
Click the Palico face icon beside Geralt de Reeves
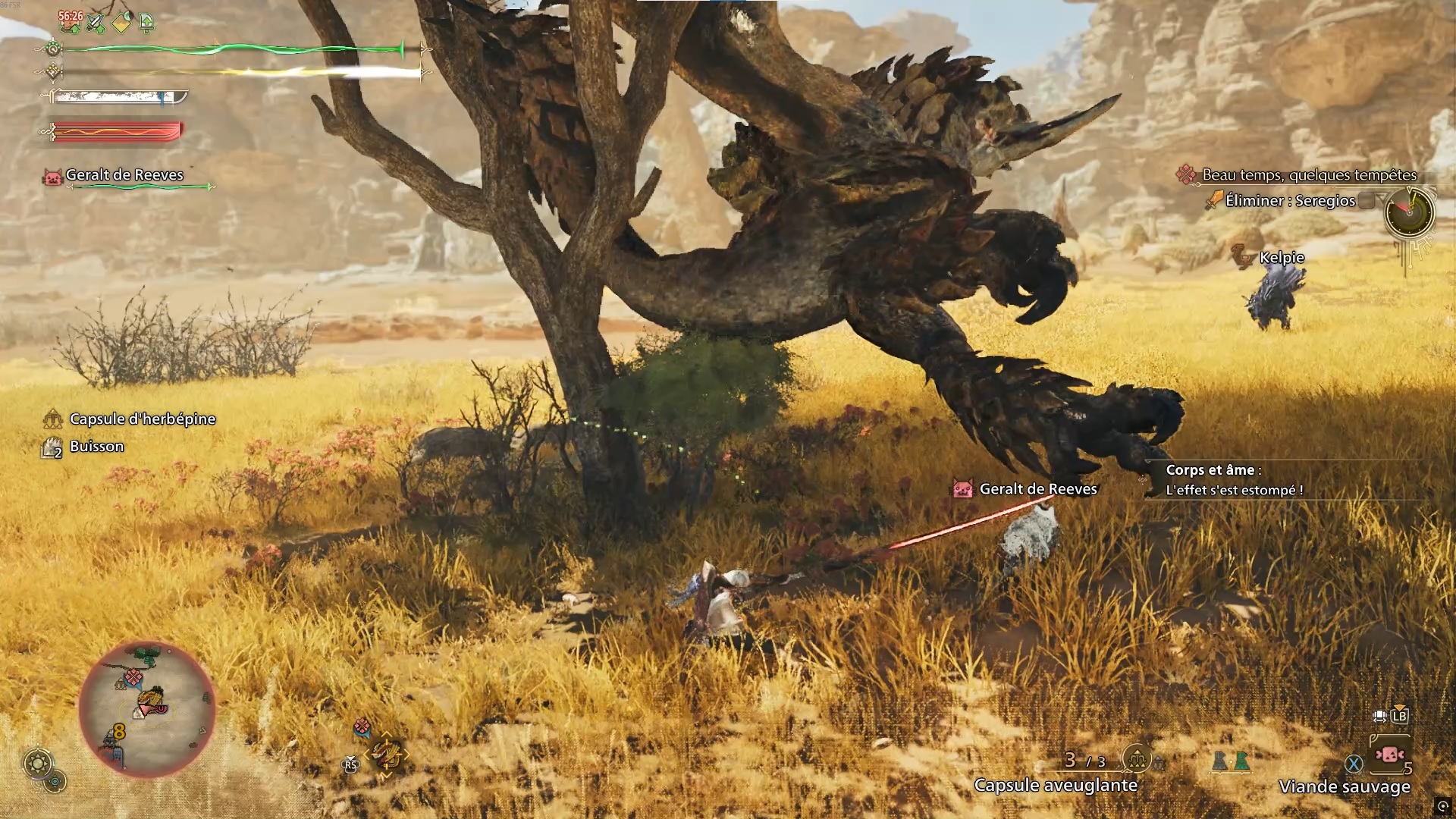pyautogui.click(x=52, y=175)
